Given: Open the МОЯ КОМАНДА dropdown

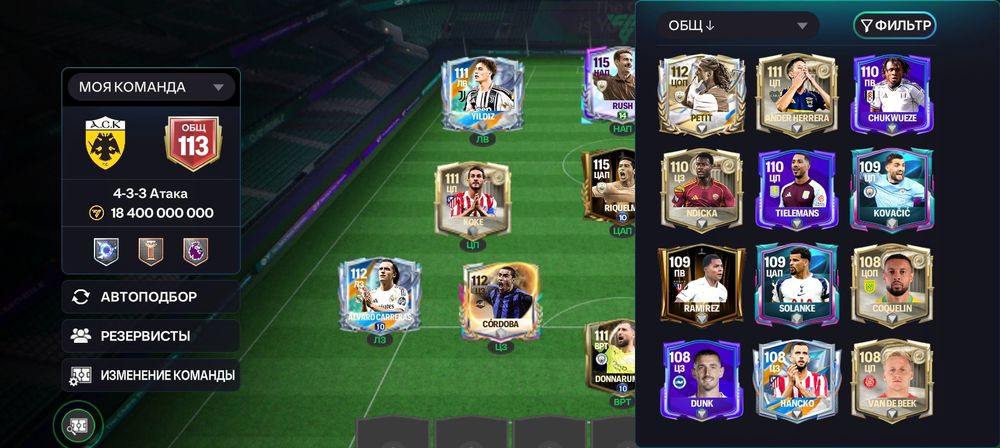Looking at the screenshot, I should [x=150, y=87].
